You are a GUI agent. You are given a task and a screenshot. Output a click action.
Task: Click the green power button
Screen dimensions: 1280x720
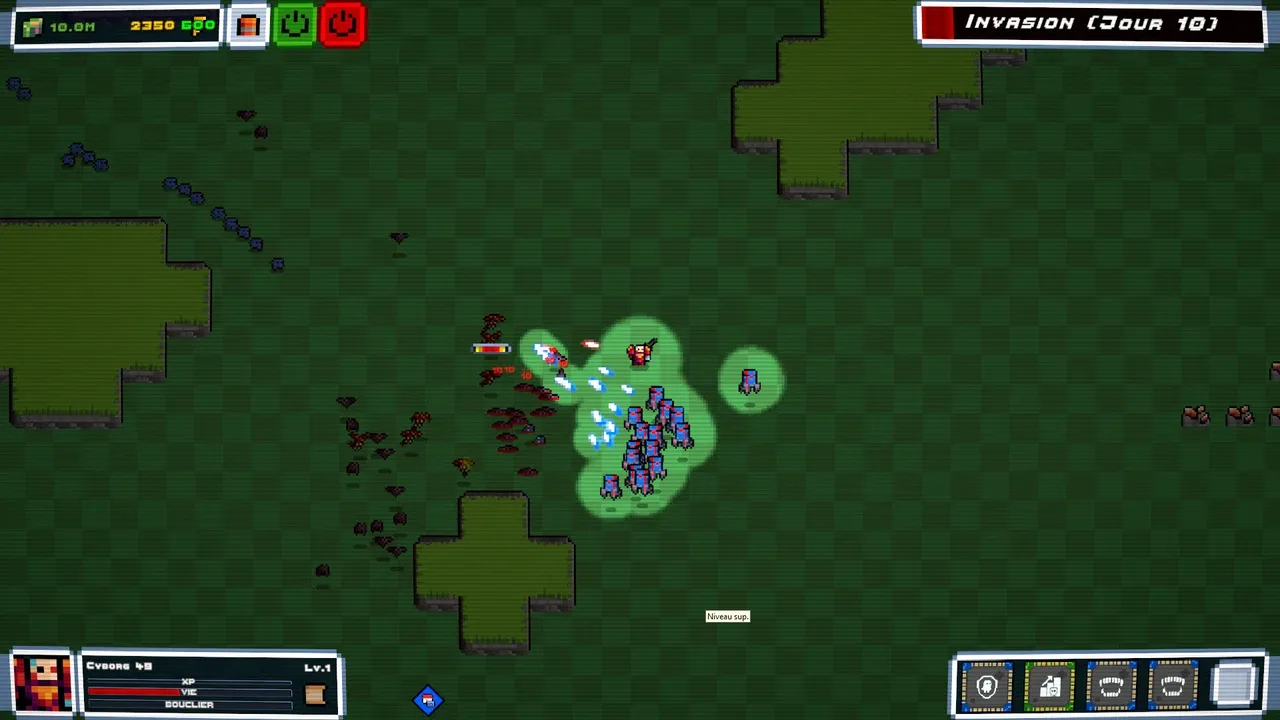(x=295, y=25)
